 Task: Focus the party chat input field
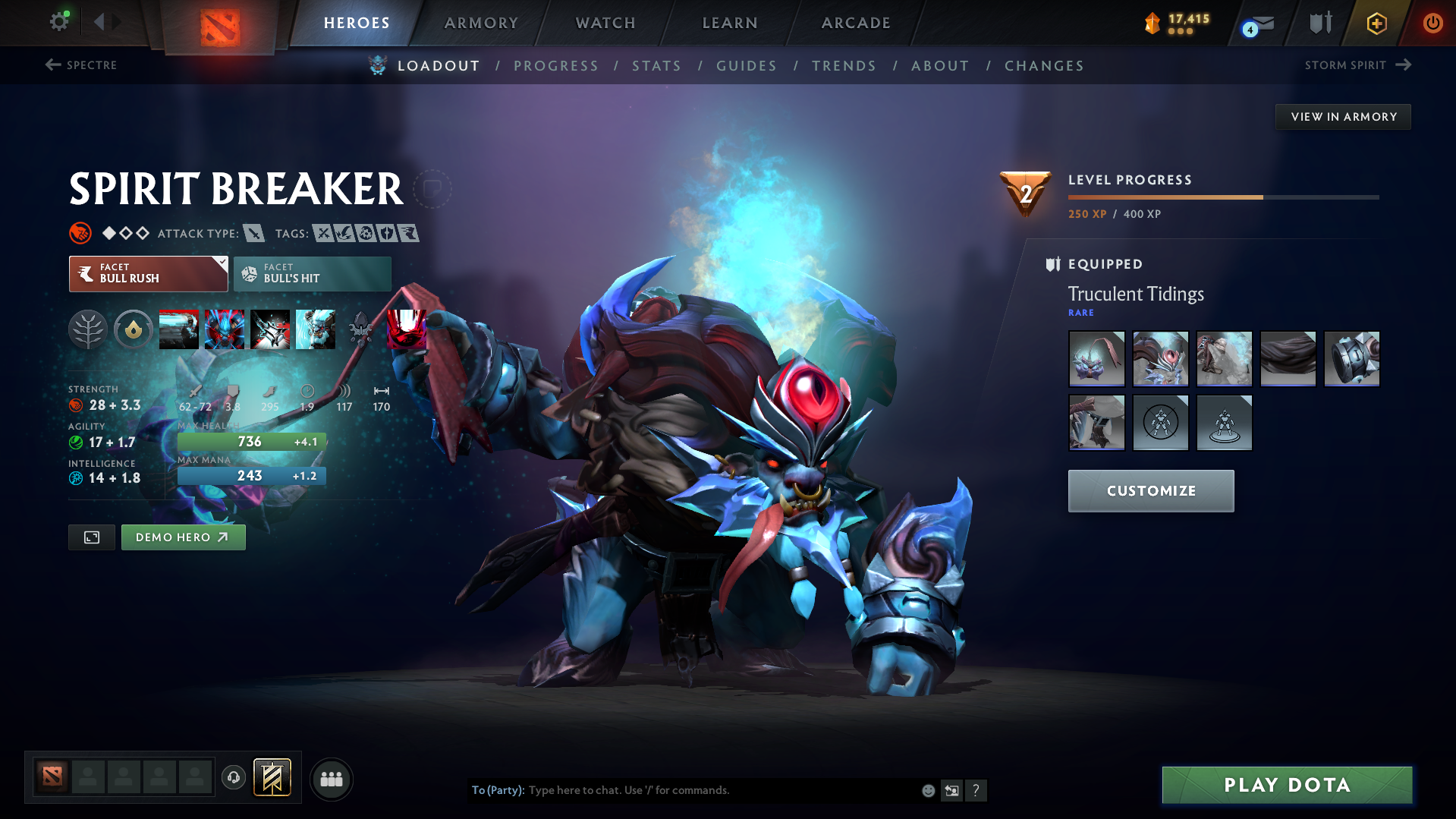pos(721,790)
